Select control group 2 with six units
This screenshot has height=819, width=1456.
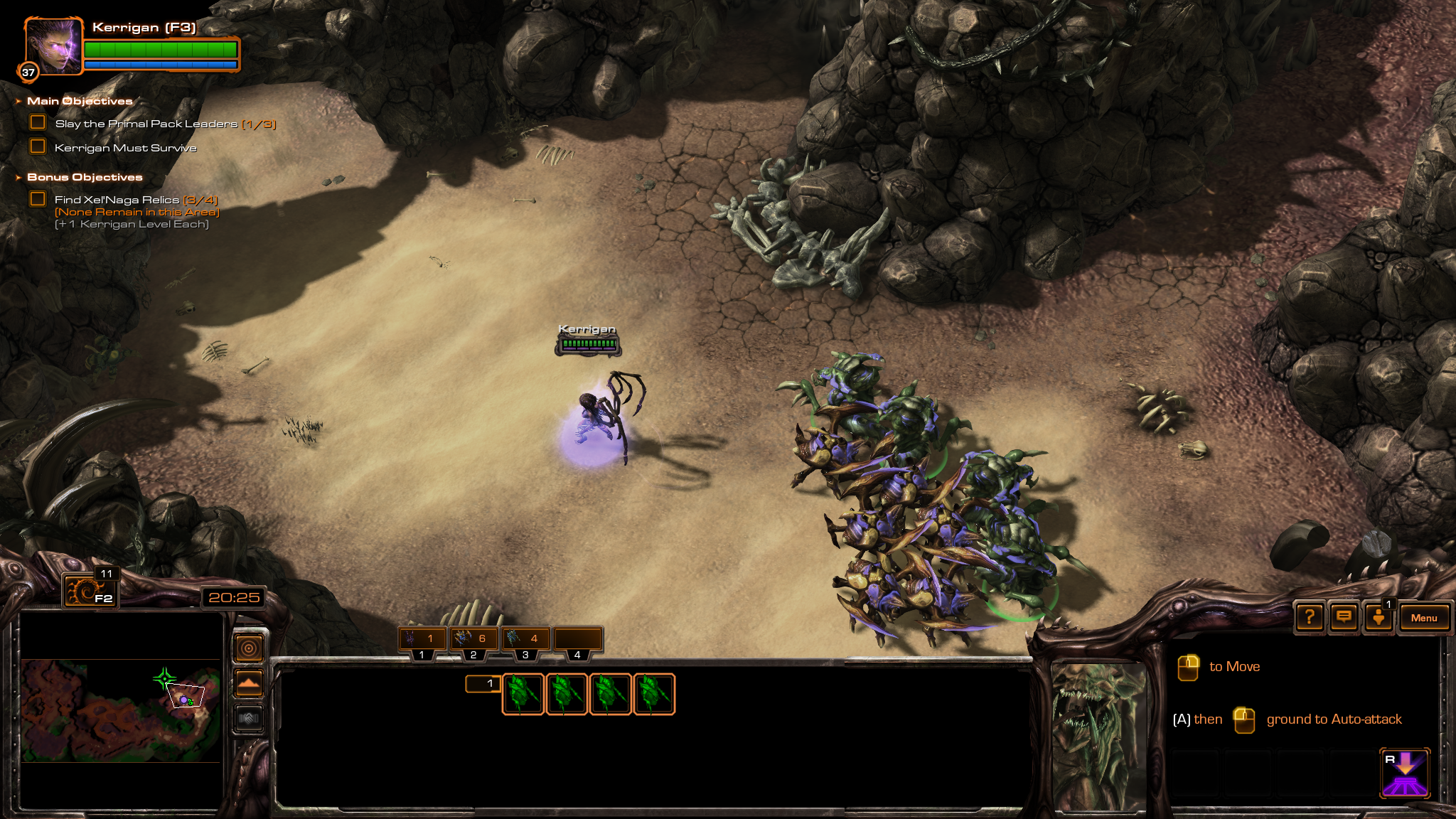pos(474,639)
